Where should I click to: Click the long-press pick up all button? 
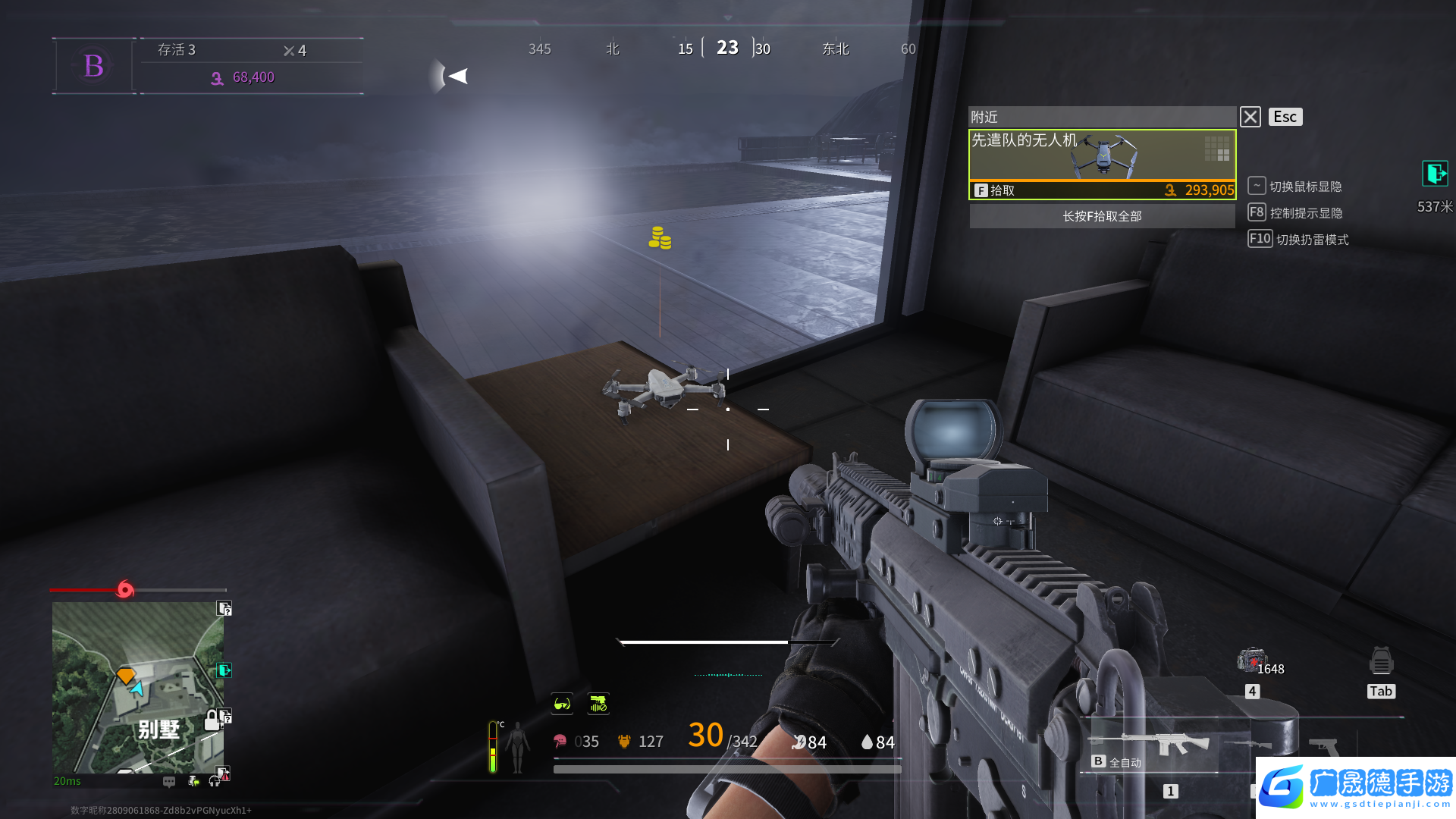pos(1102,216)
